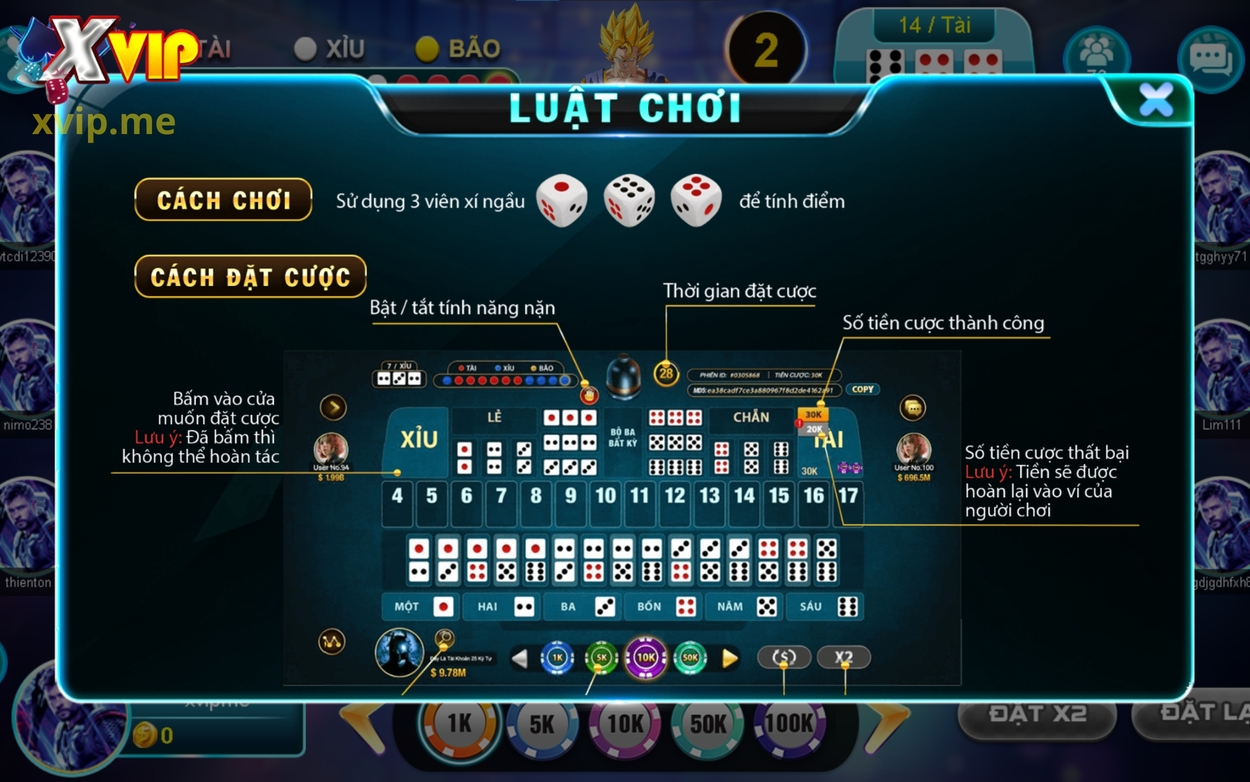Close the Luật Chơi rules dialog

[1155, 100]
